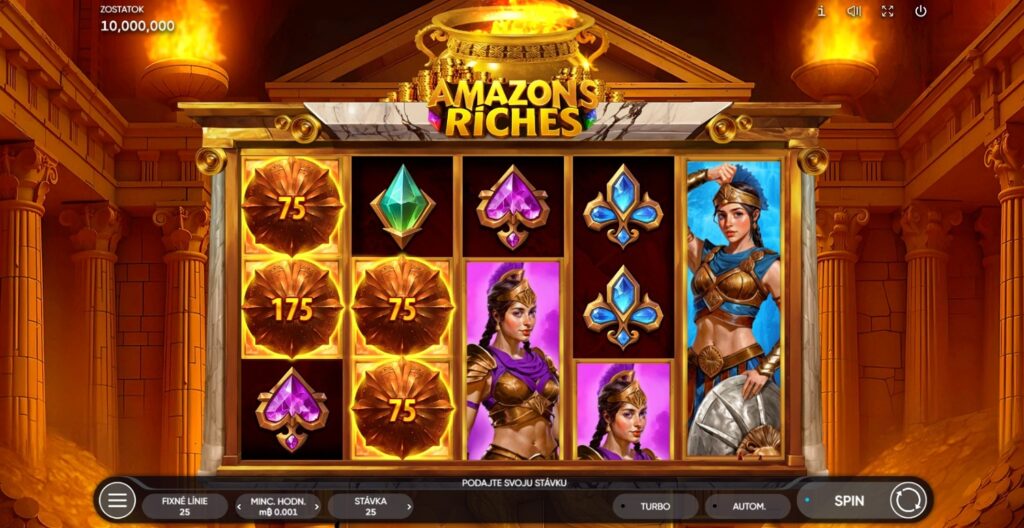
Task: Click the SPIN button
Action: pos(849,500)
